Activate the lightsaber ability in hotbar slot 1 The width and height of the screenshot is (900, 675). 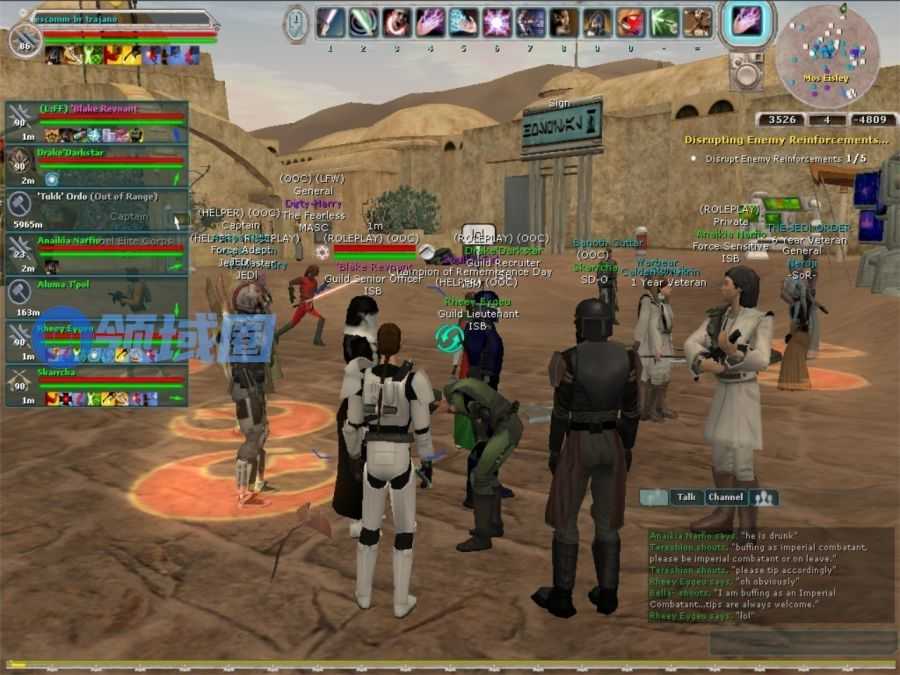(331, 22)
